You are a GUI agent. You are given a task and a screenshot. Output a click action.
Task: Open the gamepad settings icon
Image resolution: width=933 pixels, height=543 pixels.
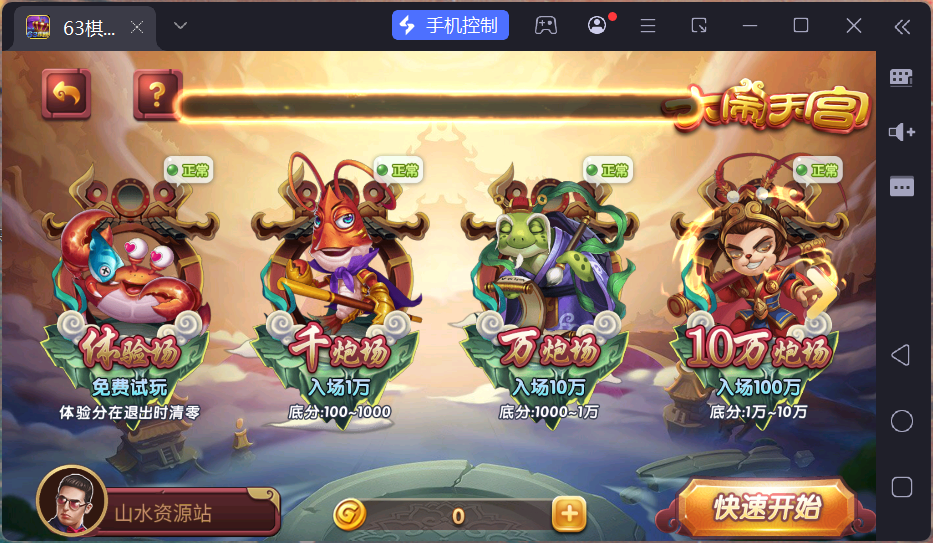545,25
